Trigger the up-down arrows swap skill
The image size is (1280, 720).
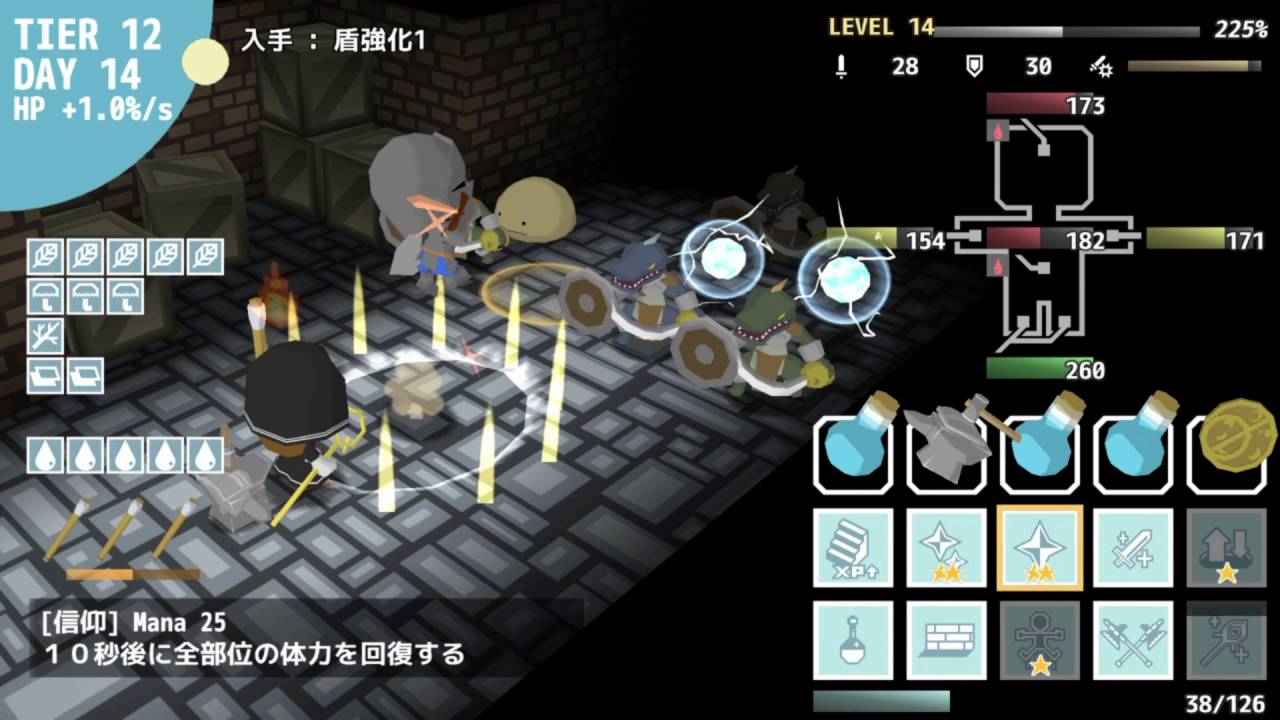pos(1226,548)
